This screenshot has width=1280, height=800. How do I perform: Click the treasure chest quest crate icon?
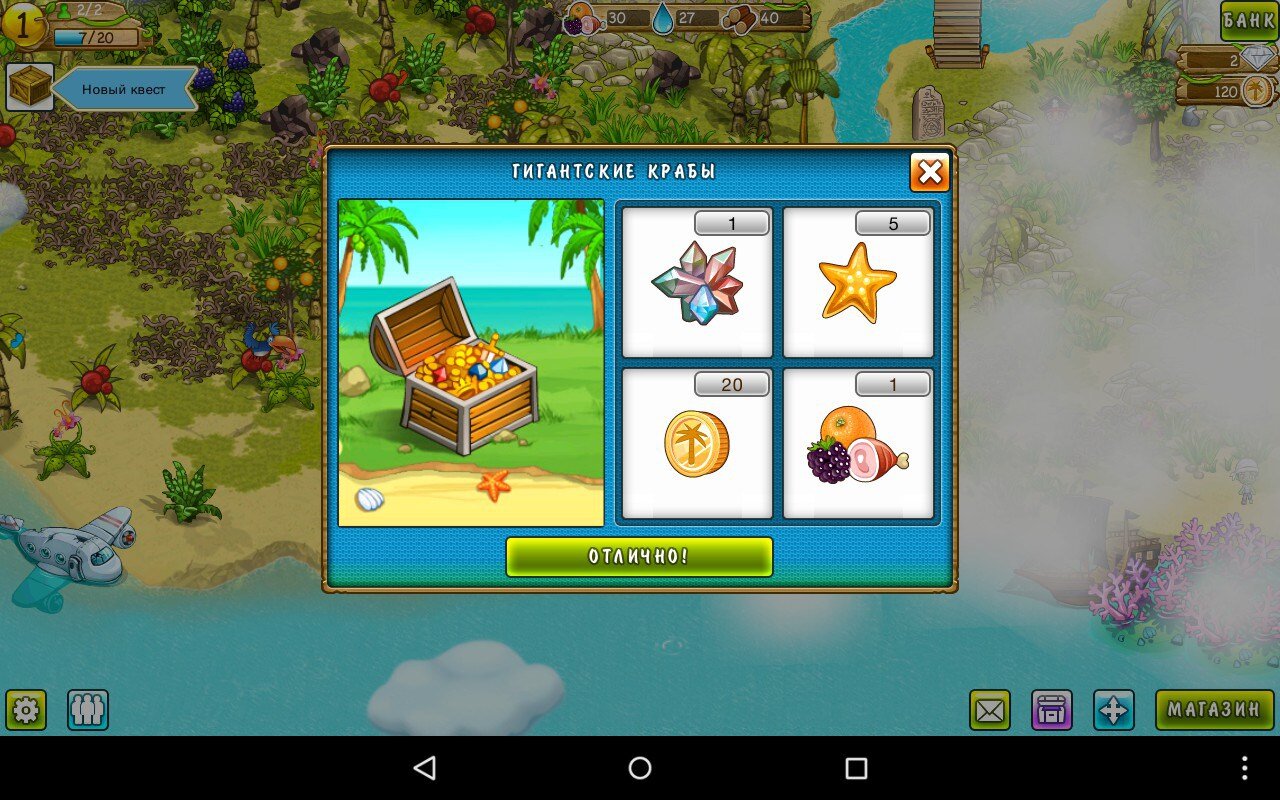30,88
